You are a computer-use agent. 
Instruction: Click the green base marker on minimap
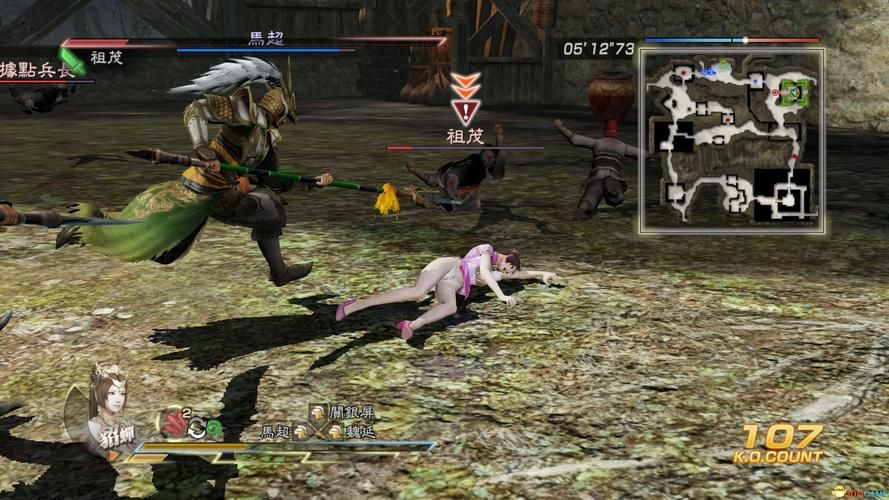pyautogui.click(x=794, y=90)
